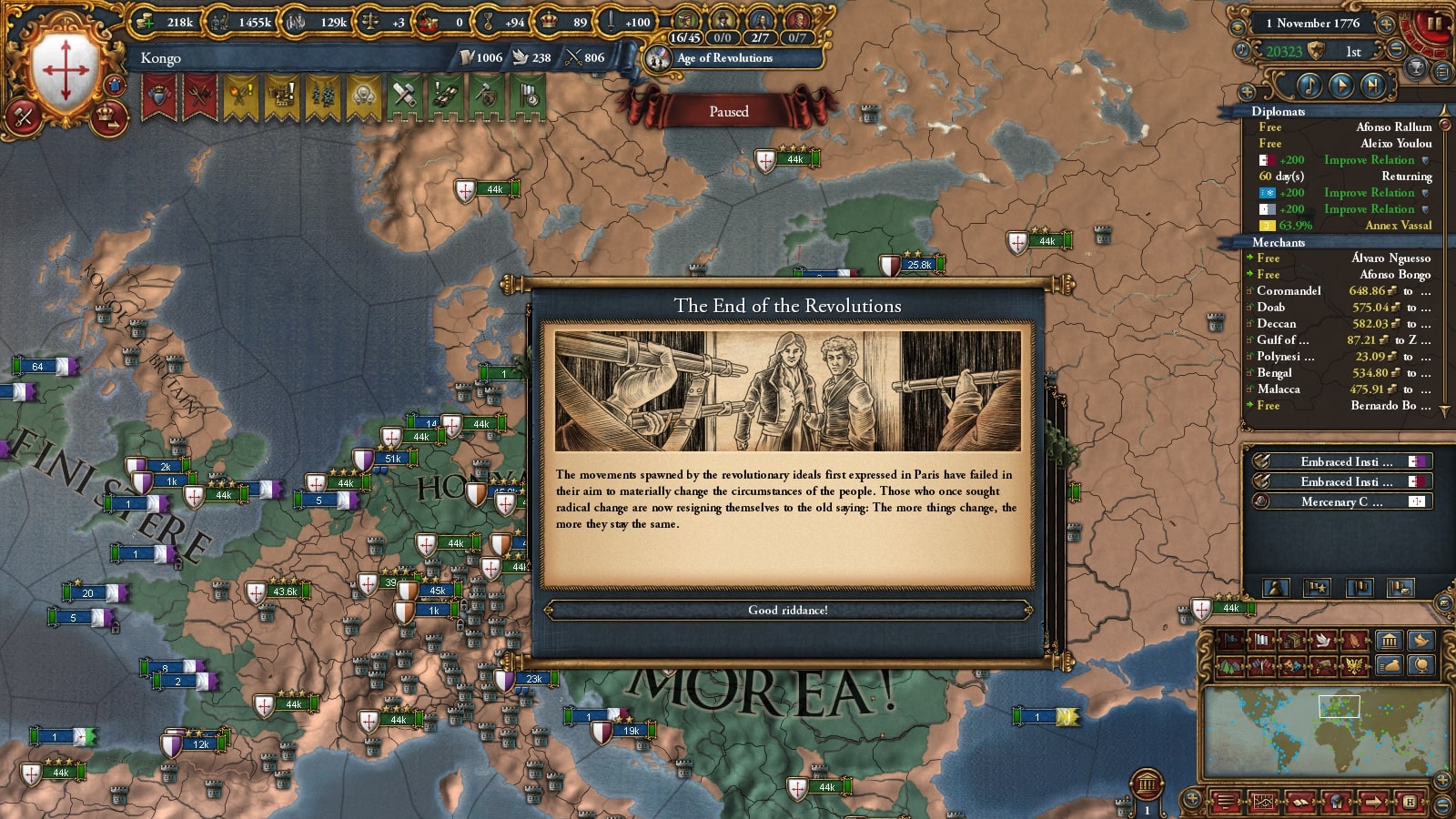Select the dove map mode button
Viewport: 1456px width, 819px height.
1321,641
